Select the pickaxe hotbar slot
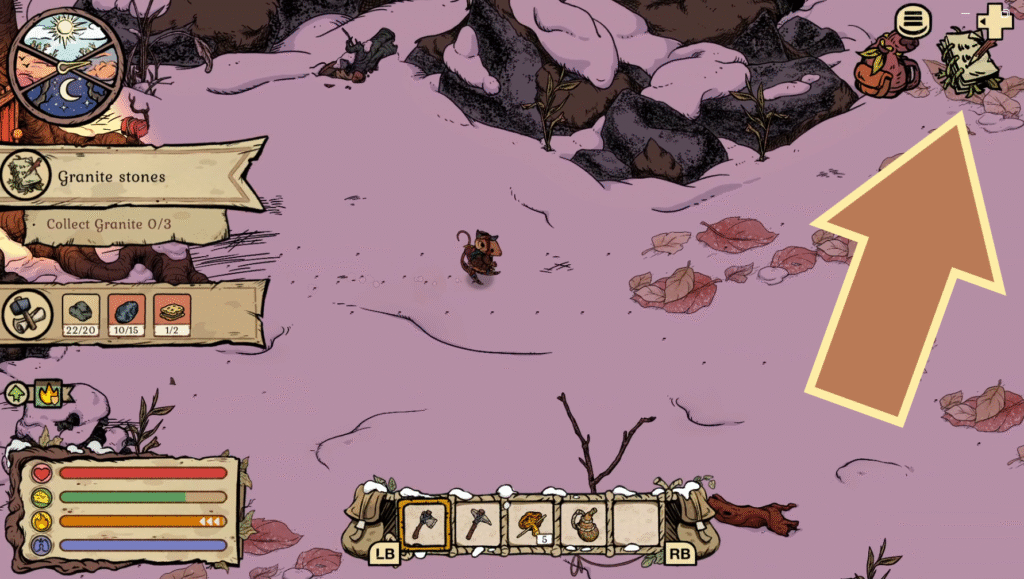Viewport: 1024px width, 579px height. (476, 522)
